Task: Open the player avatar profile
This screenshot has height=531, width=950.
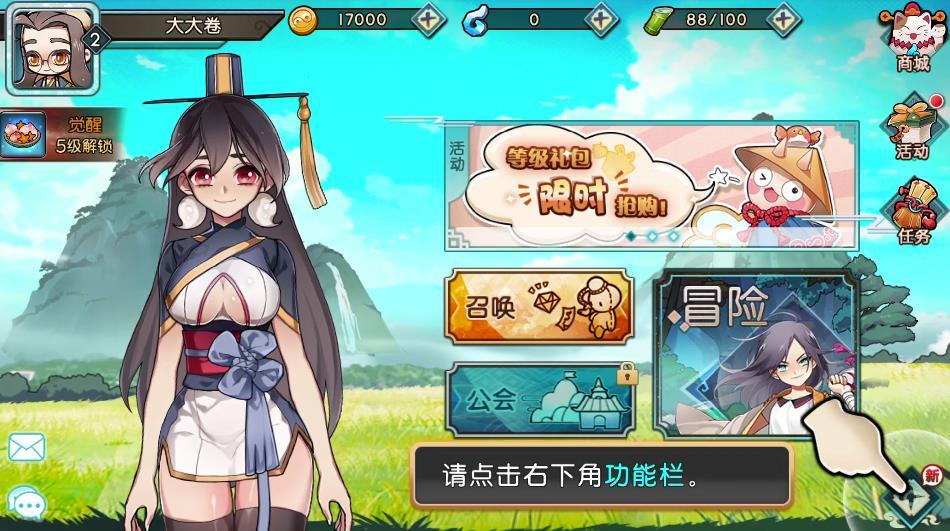Action: (x=40, y=46)
